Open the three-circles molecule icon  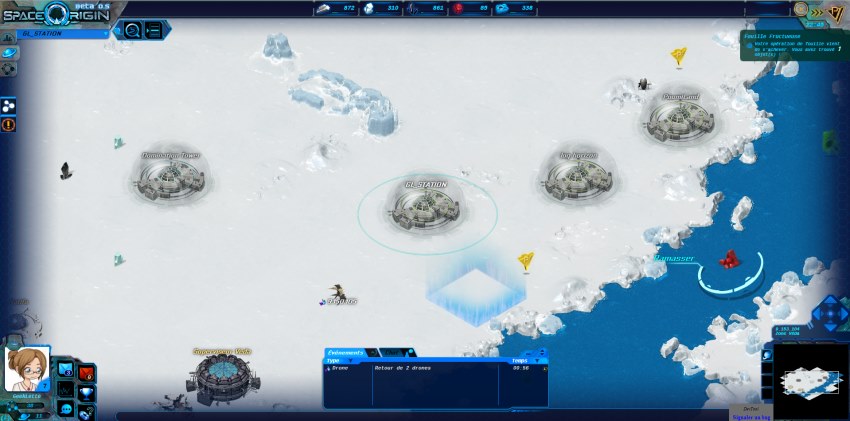pos(9,105)
